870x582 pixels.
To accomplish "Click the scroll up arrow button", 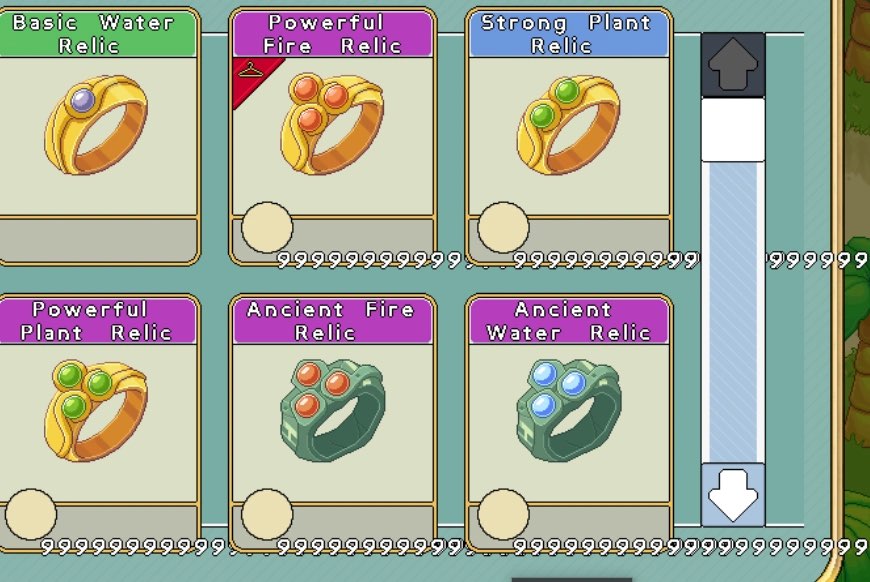I will tap(733, 65).
